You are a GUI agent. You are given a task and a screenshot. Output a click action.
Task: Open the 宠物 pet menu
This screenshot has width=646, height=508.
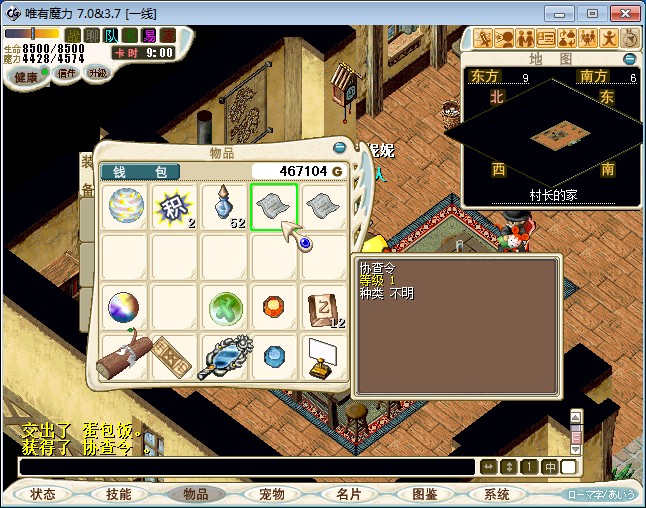[272, 494]
